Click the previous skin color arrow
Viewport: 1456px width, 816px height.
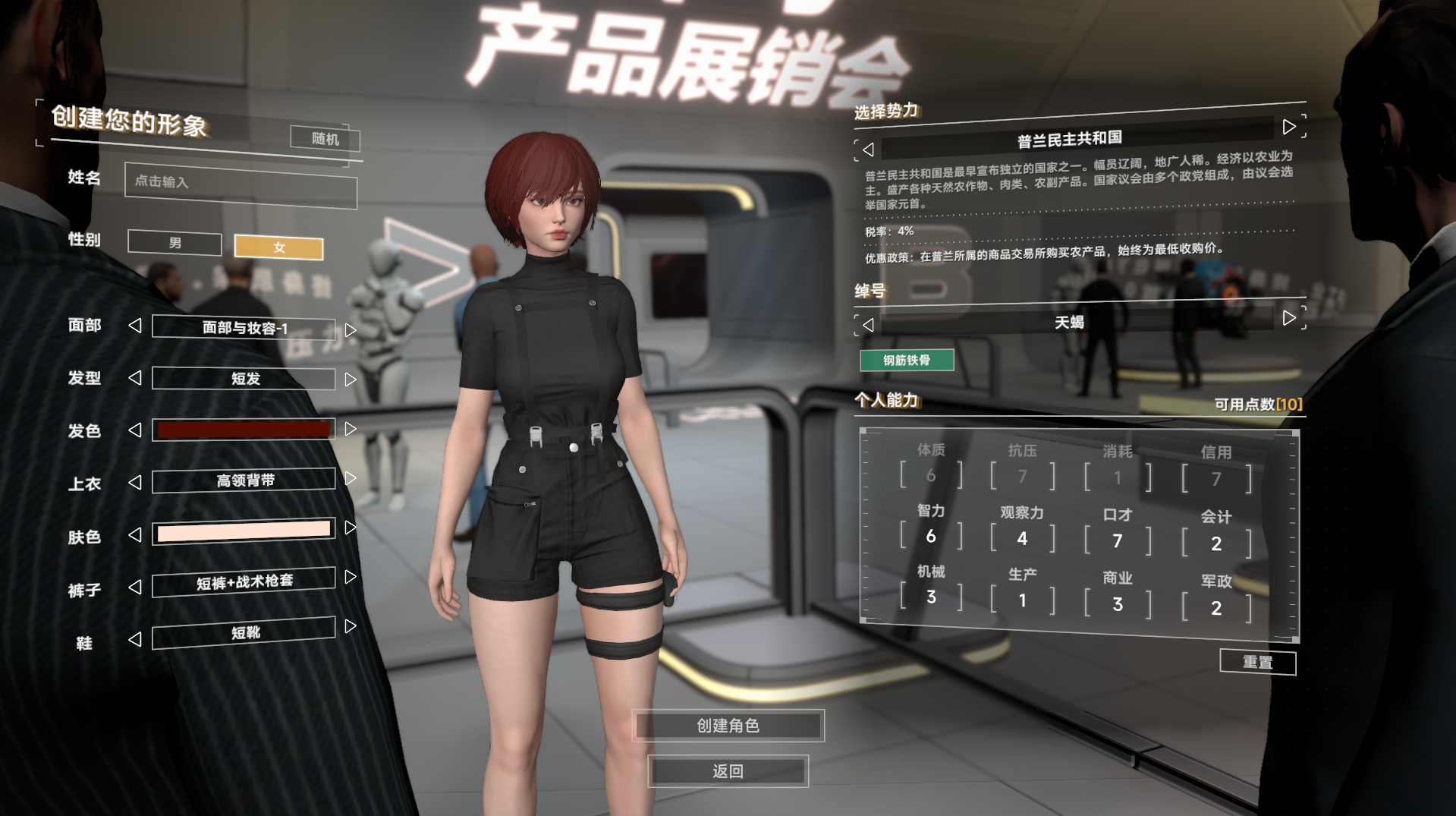[136, 534]
